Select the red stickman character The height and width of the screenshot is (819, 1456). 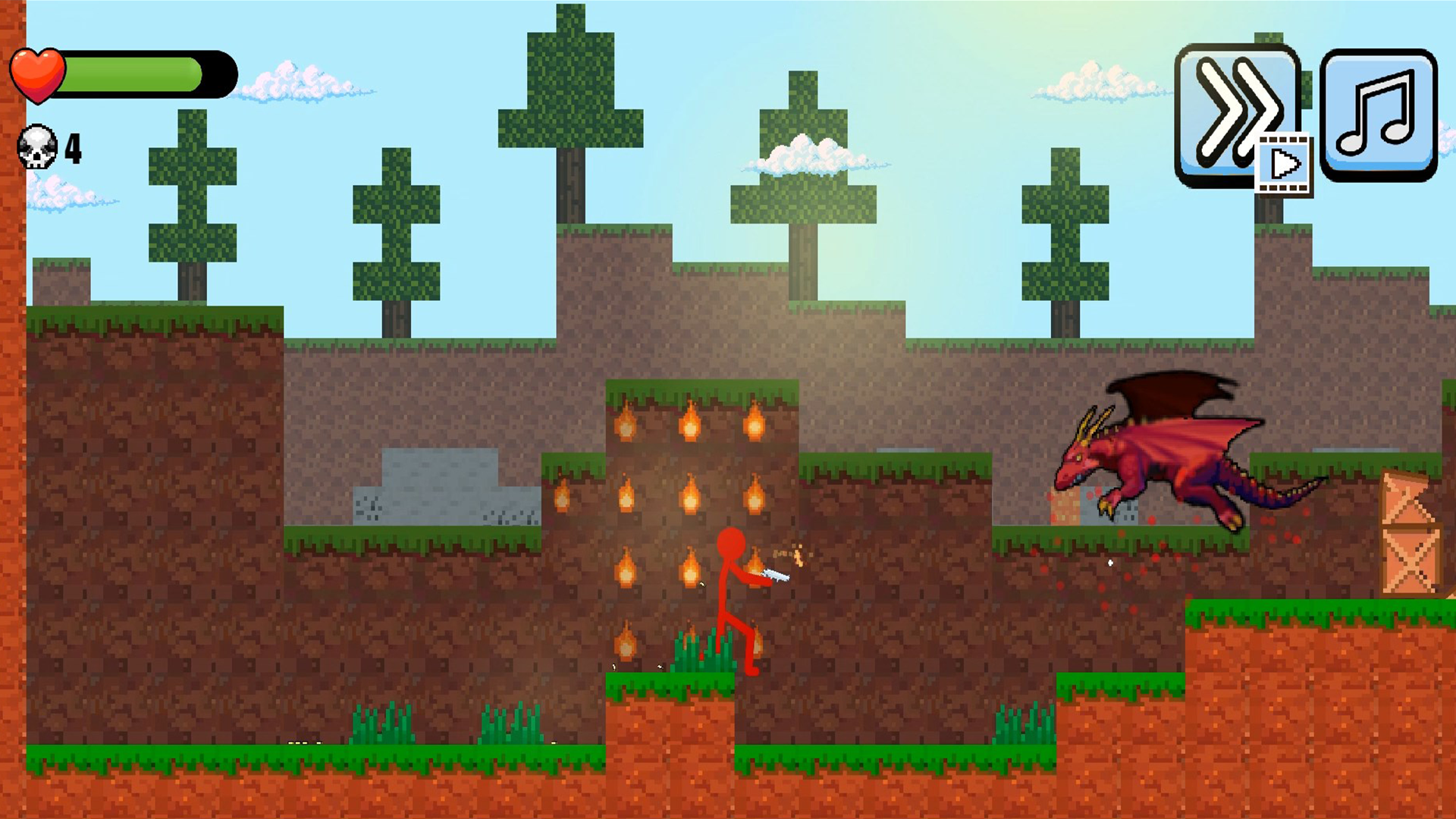click(x=732, y=591)
